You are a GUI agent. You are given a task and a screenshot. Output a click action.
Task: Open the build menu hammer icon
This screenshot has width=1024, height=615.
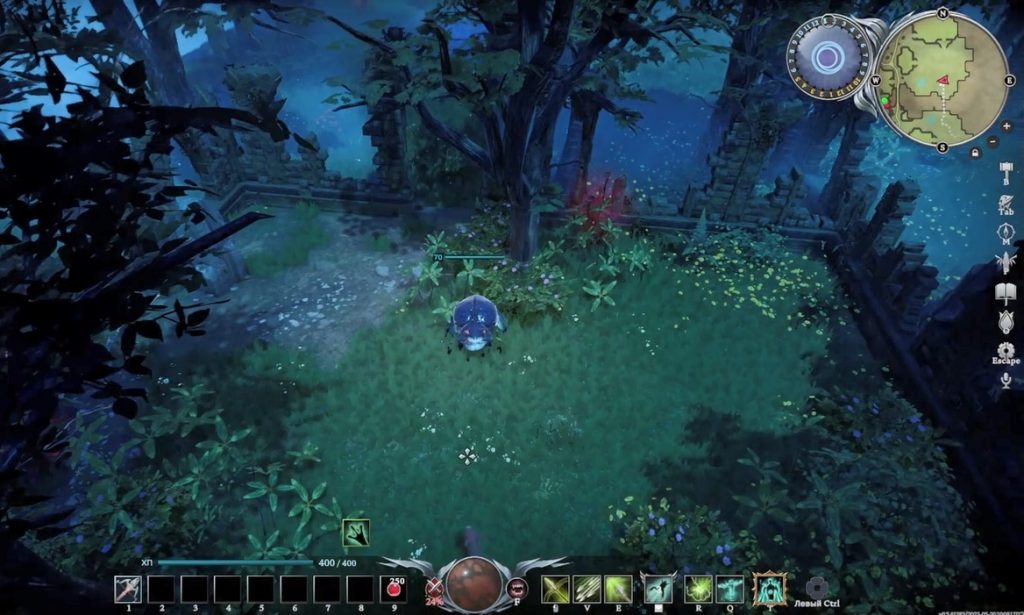[1006, 172]
